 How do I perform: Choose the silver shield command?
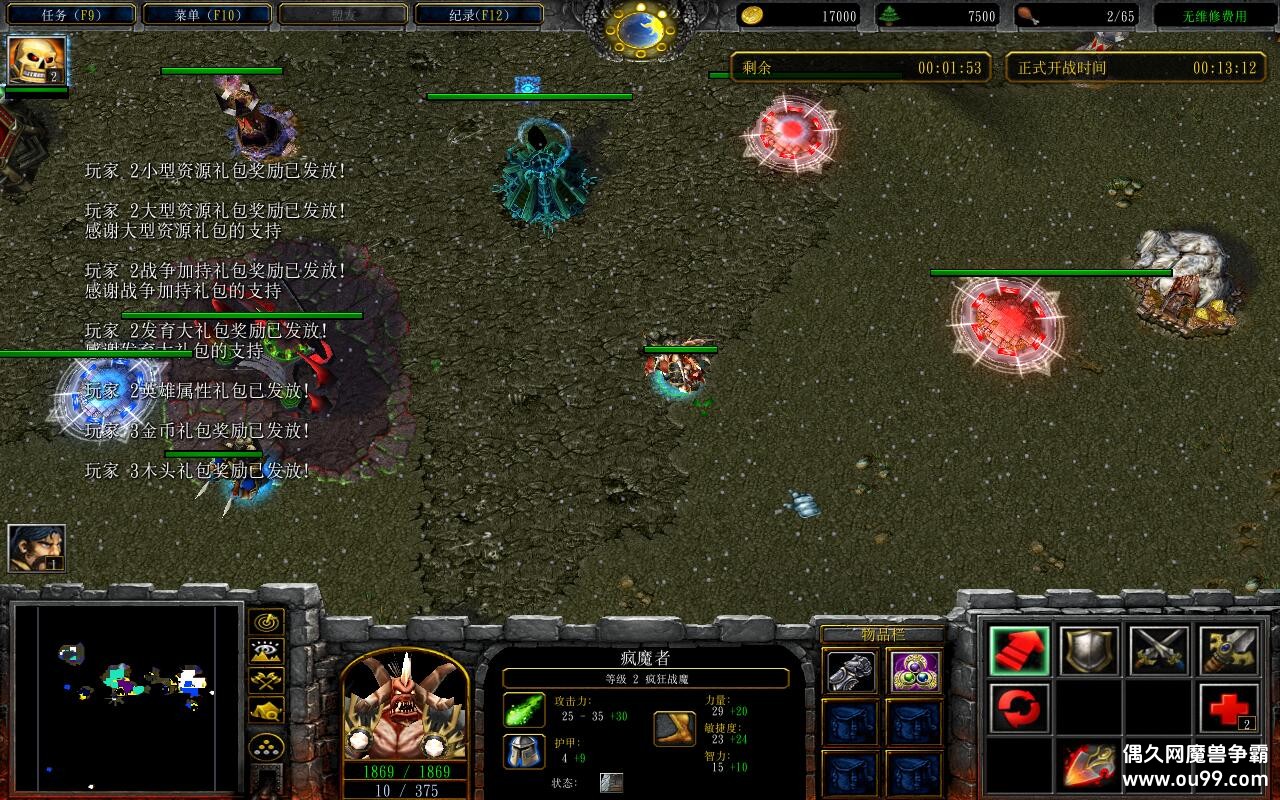[x=1089, y=651]
